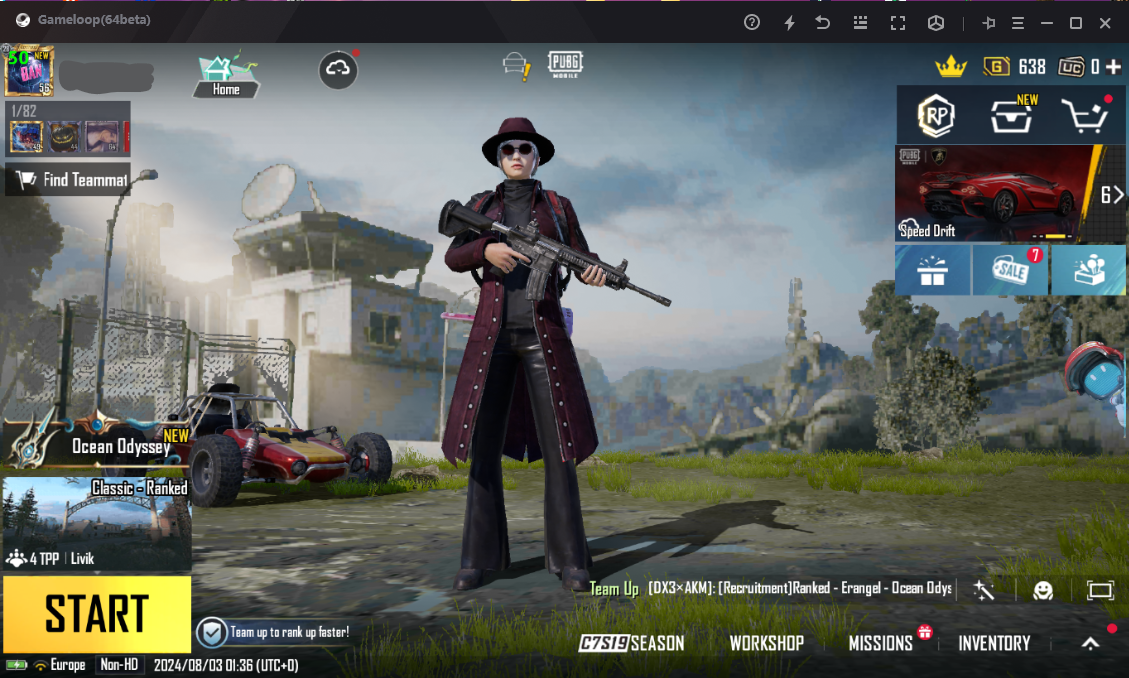
Task: Open the gift box rewards tile
Action: coord(932,271)
